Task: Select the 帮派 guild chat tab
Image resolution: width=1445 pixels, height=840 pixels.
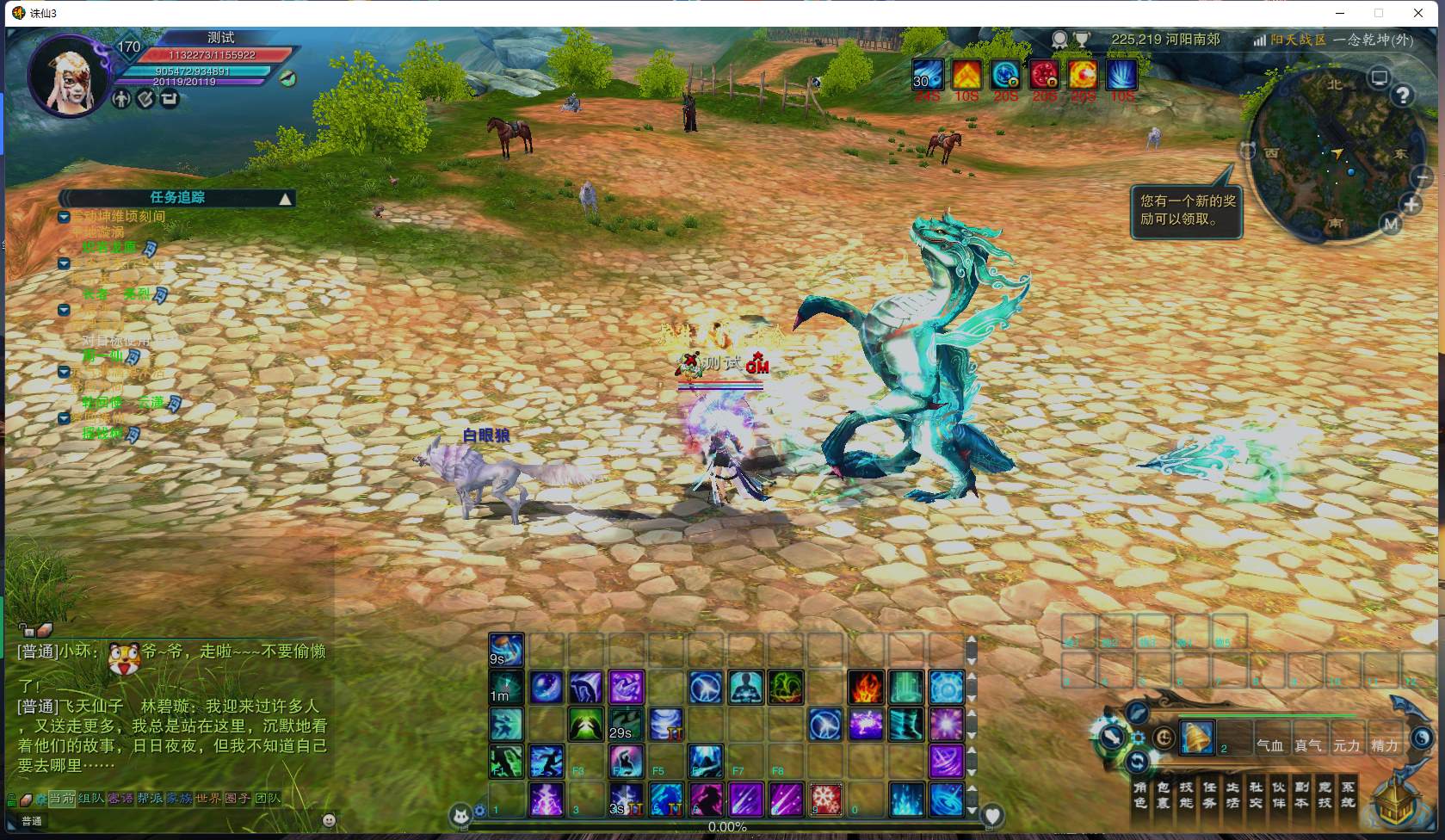Action: click(150, 799)
